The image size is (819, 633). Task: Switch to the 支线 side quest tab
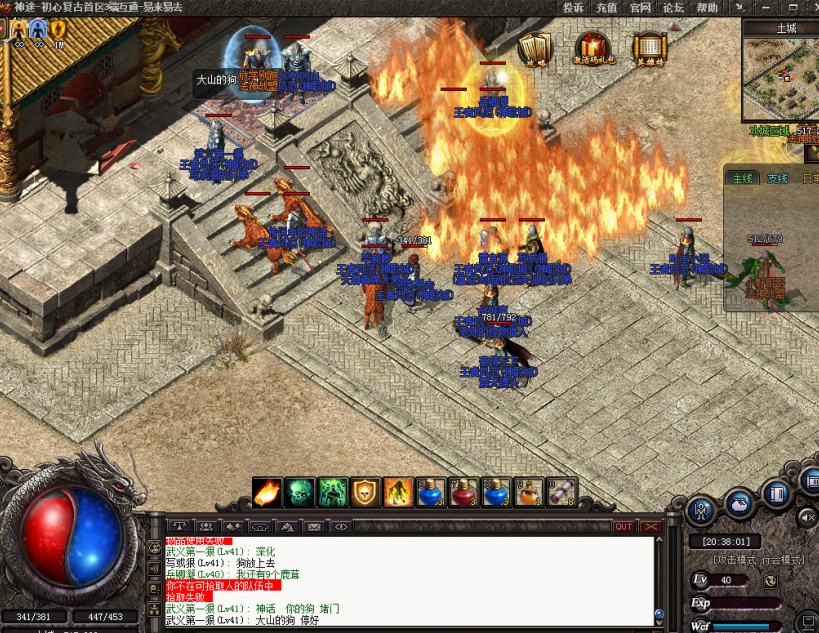point(777,178)
